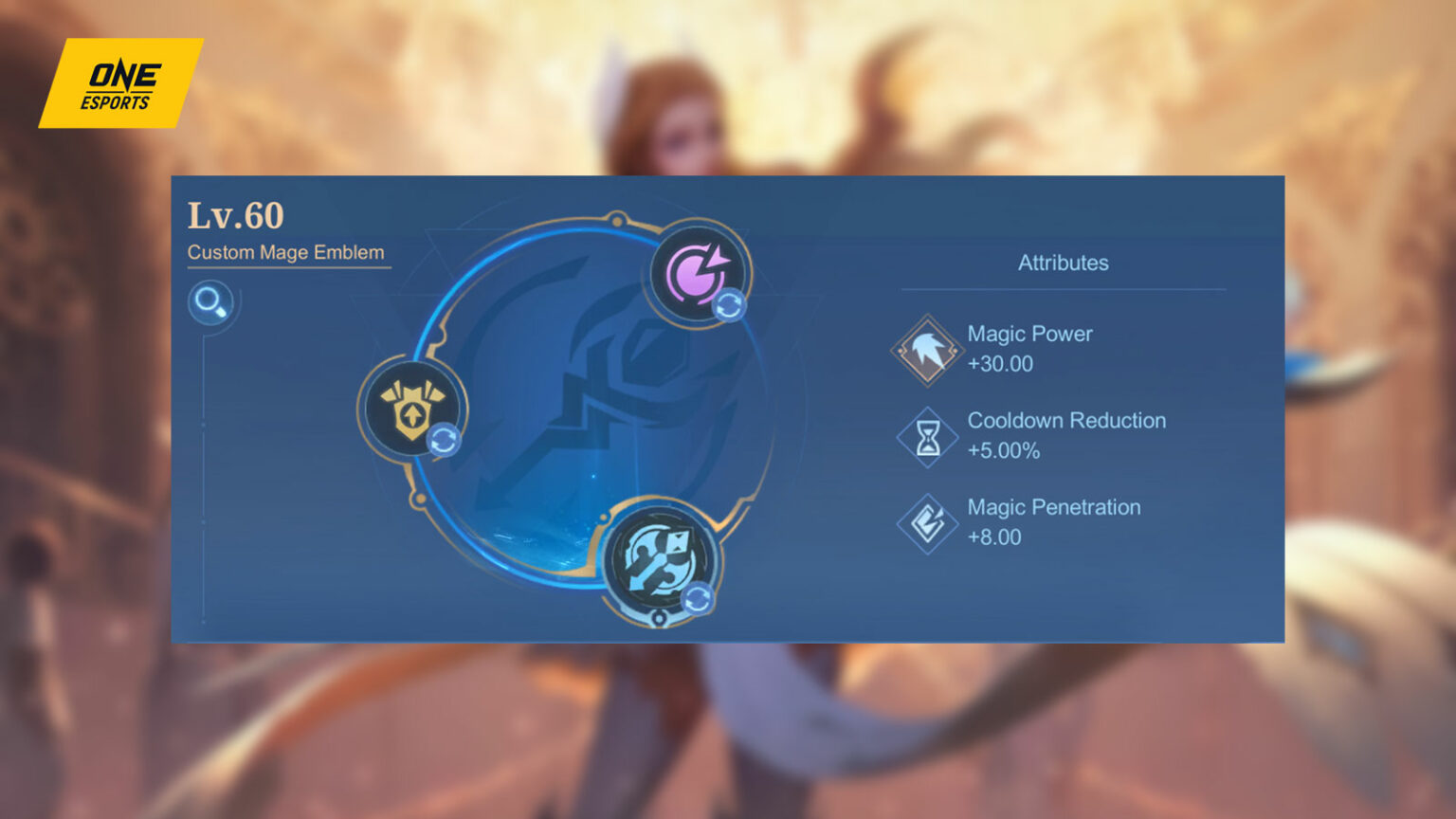Swap the shield talent using its refresh badge
Image resolution: width=1456 pixels, height=819 pixels.
tap(444, 439)
